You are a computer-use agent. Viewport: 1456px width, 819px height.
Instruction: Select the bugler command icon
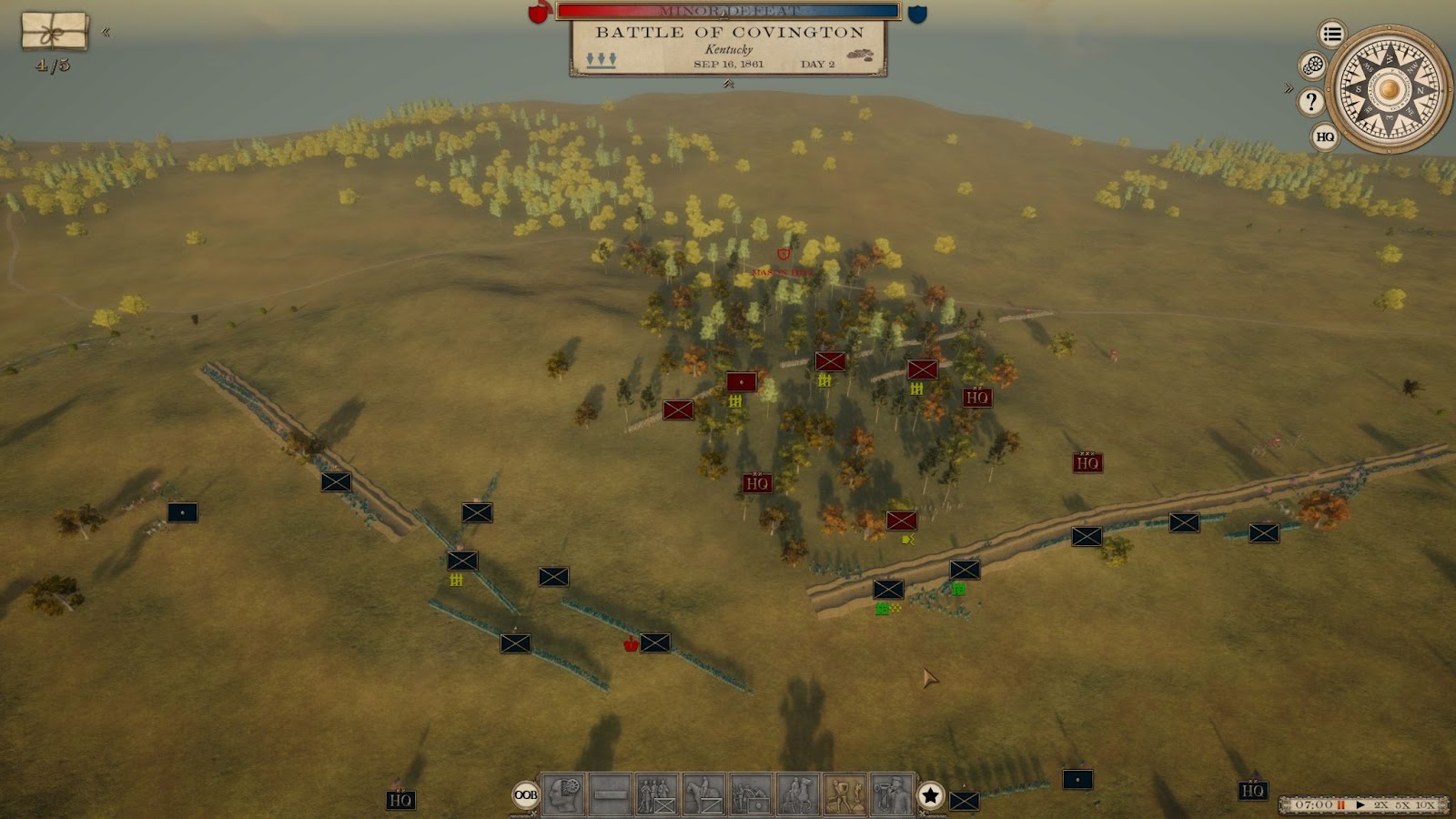[x=892, y=794]
